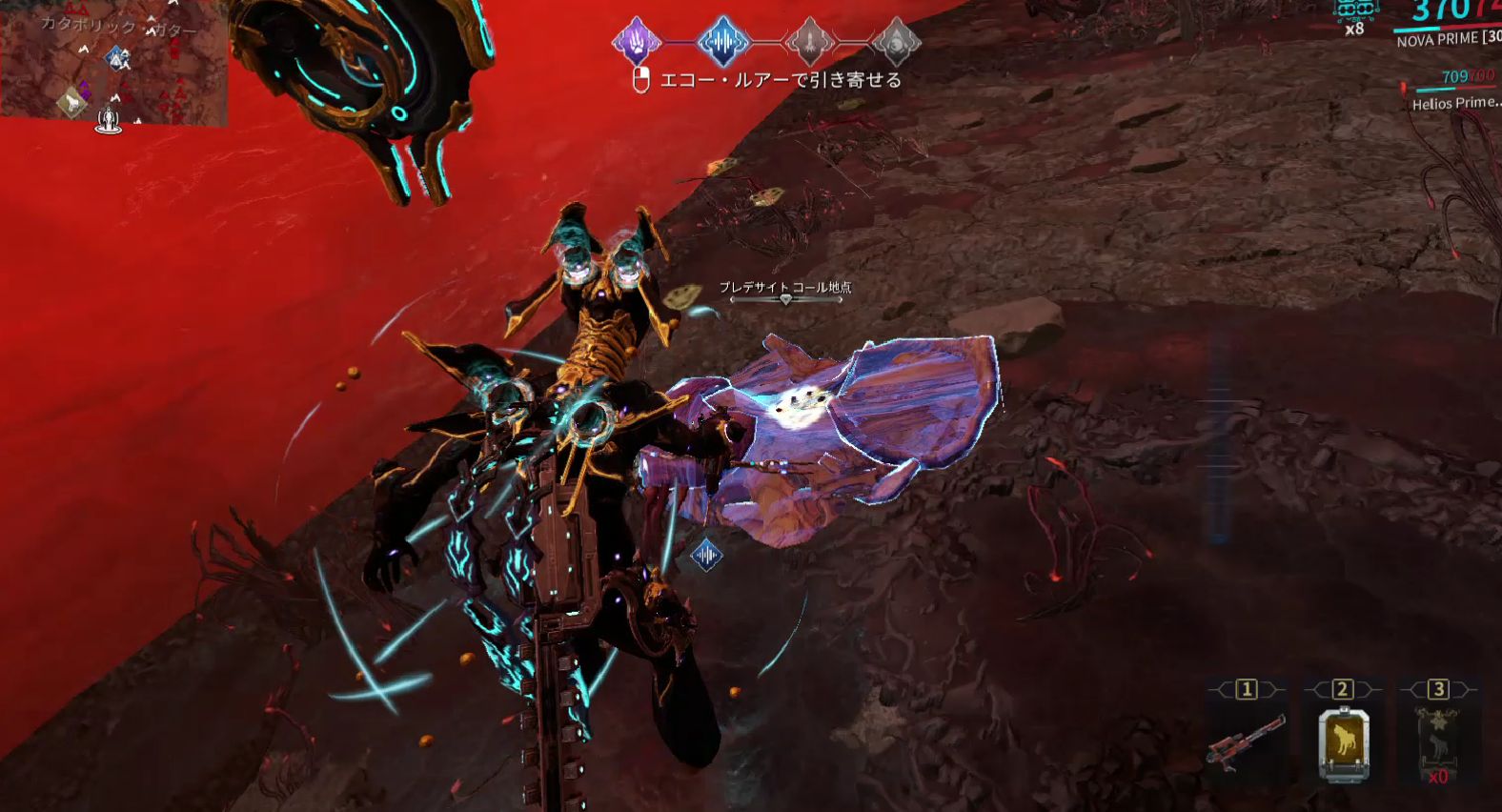Image resolution: width=1502 pixels, height=812 pixels.
Task: Click the tan animal marker on the minimap
Action: point(71,101)
